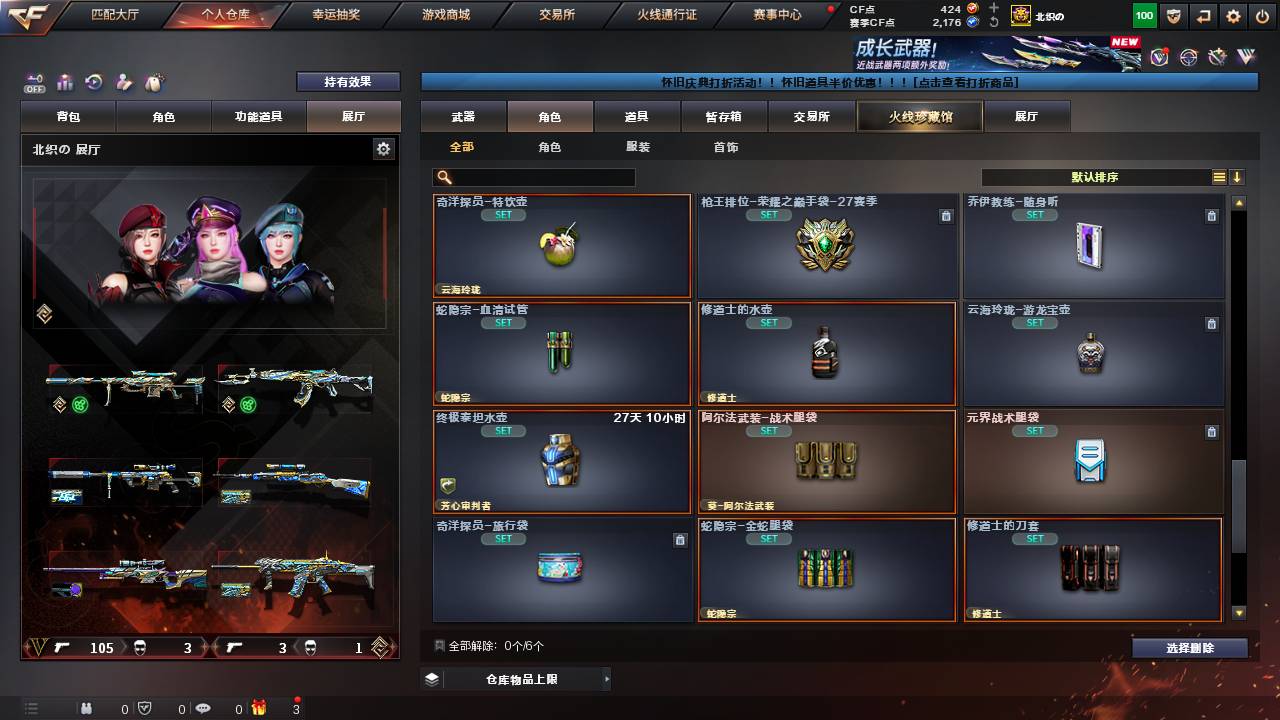The width and height of the screenshot is (1280, 720).
Task: Filter items by 首饰 accessories
Action: [725, 147]
